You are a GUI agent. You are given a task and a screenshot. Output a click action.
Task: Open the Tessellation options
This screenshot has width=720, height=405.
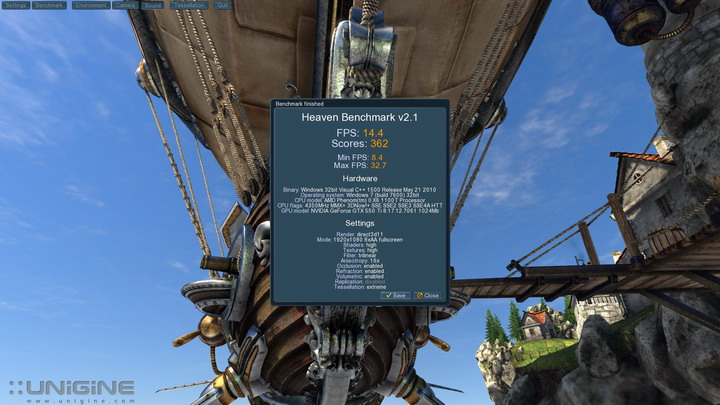[x=190, y=5]
